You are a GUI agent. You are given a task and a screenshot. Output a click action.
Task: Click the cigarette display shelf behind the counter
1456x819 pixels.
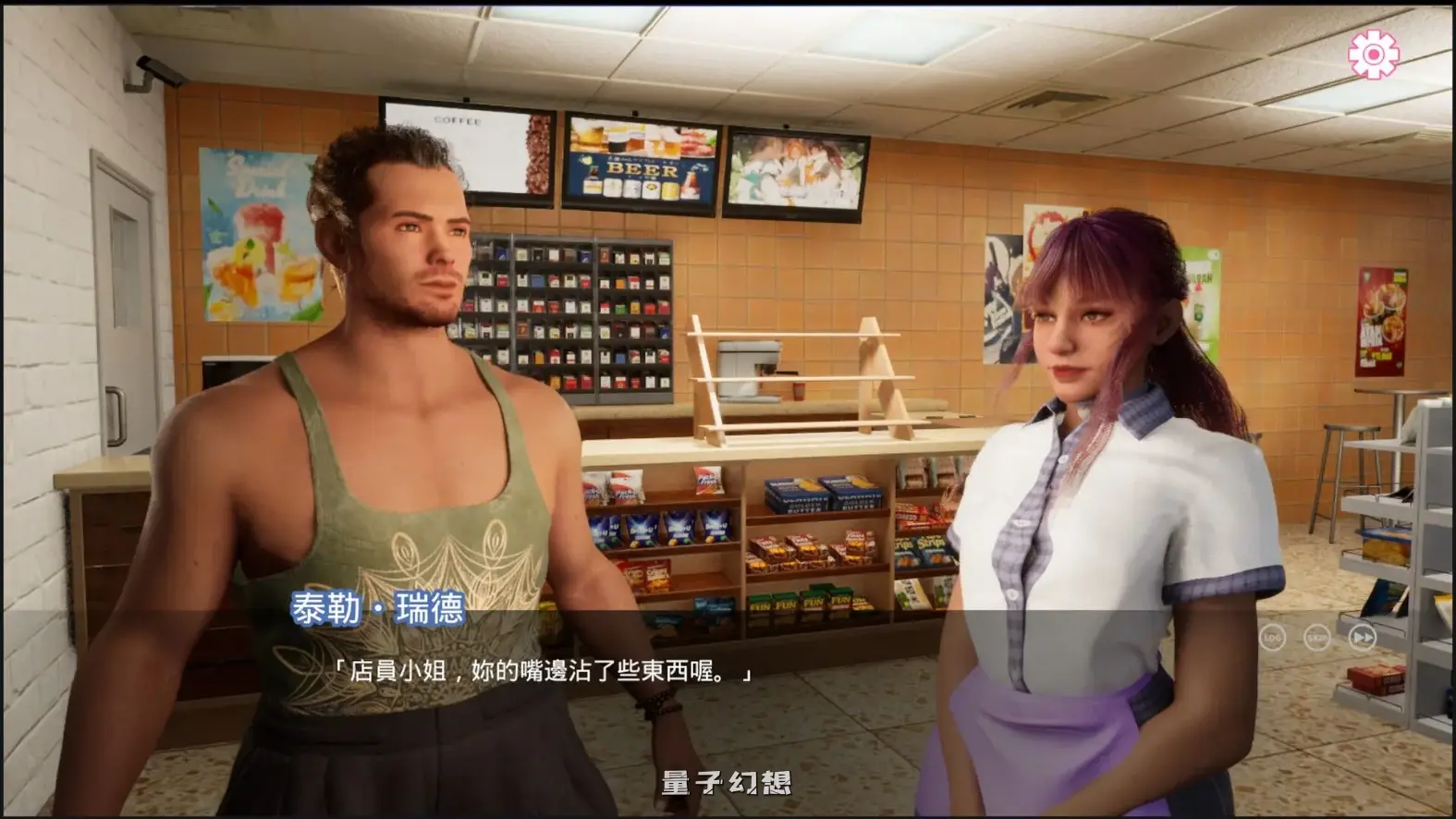[592, 305]
